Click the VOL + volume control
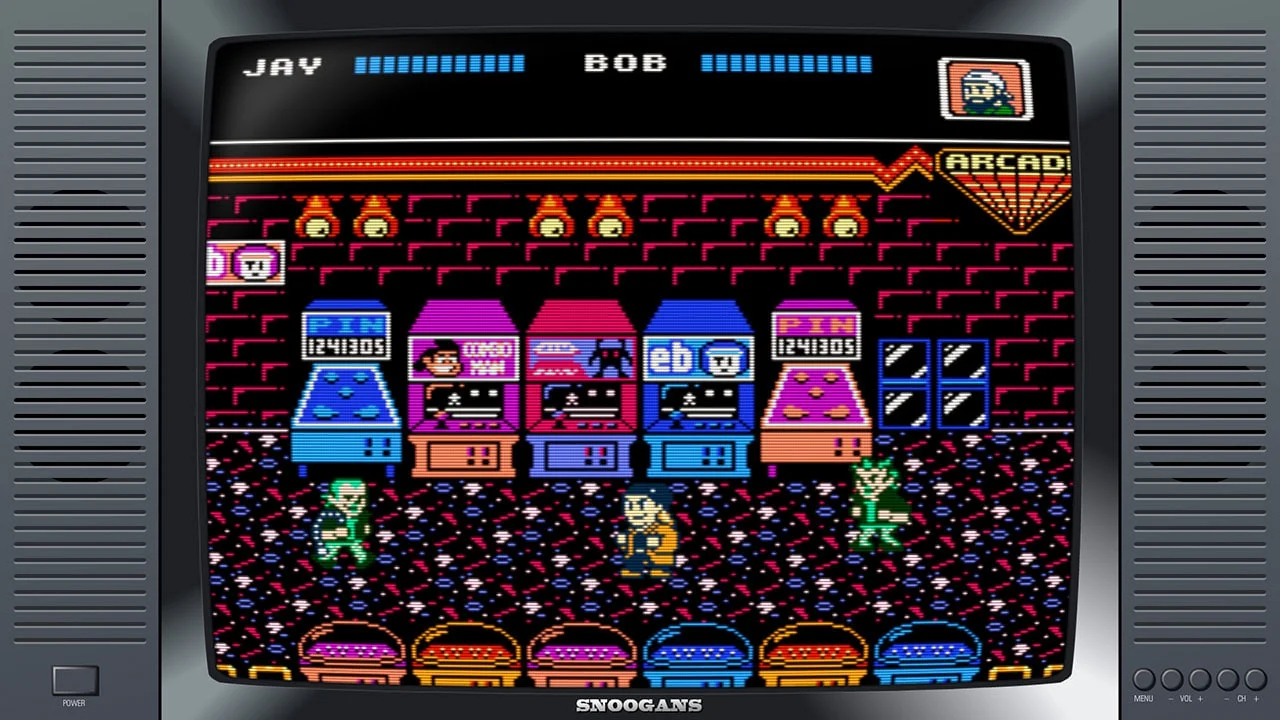The image size is (1280, 720). click(x=1200, y=678)
